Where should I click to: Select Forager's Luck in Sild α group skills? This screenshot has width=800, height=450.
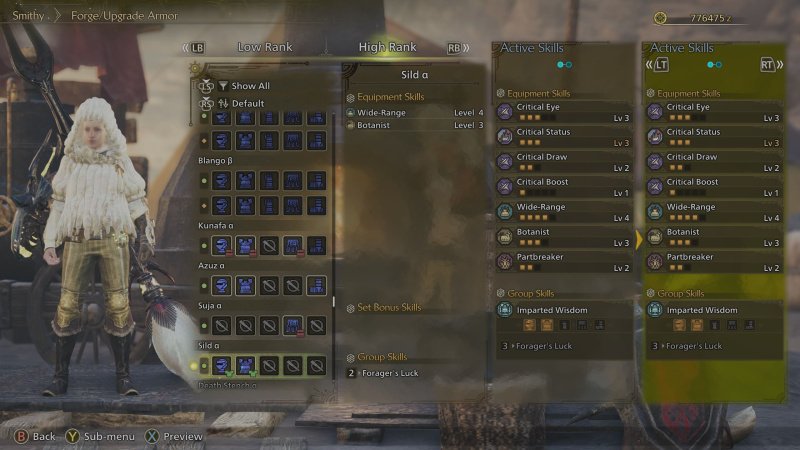pos(388,373)
